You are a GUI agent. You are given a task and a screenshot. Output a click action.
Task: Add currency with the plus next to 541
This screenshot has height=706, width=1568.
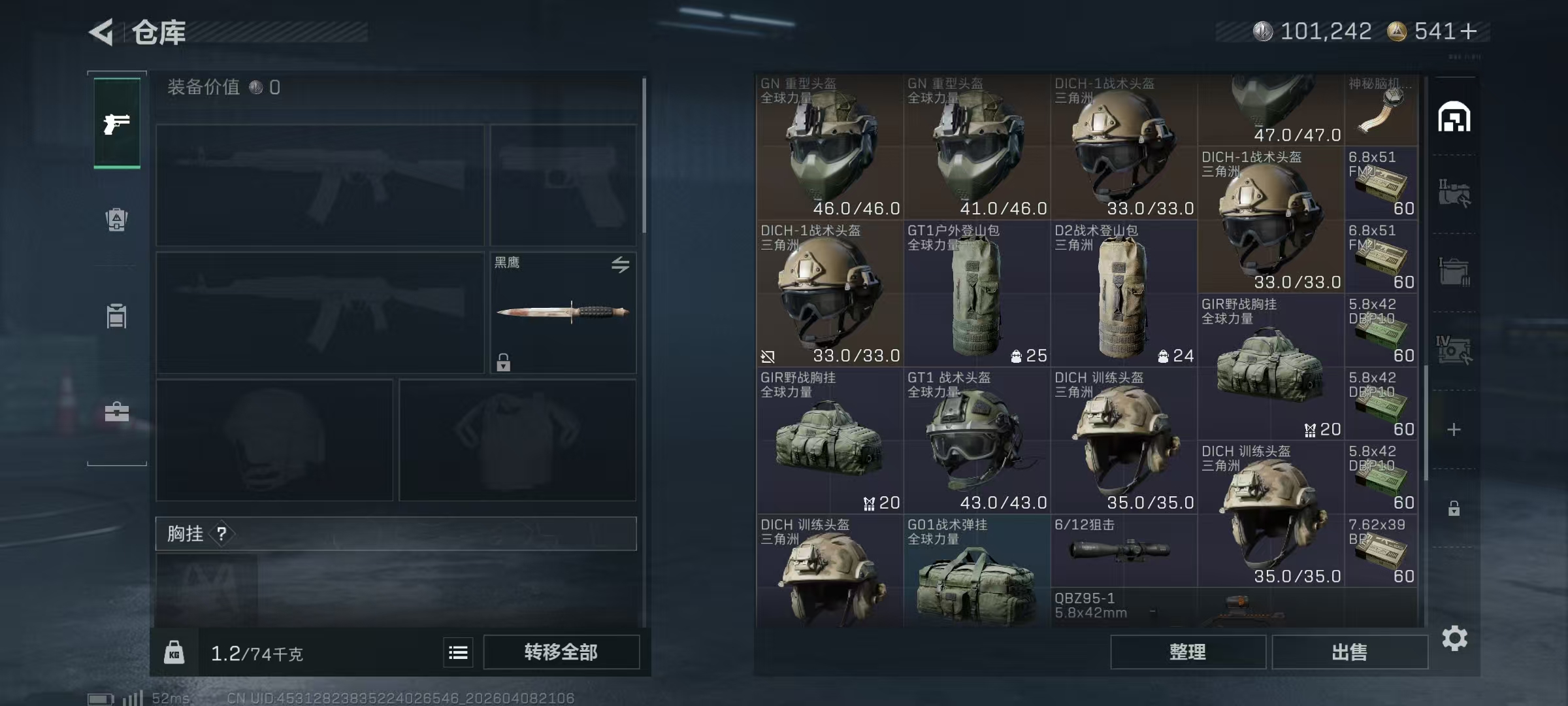click(1468, 31)
